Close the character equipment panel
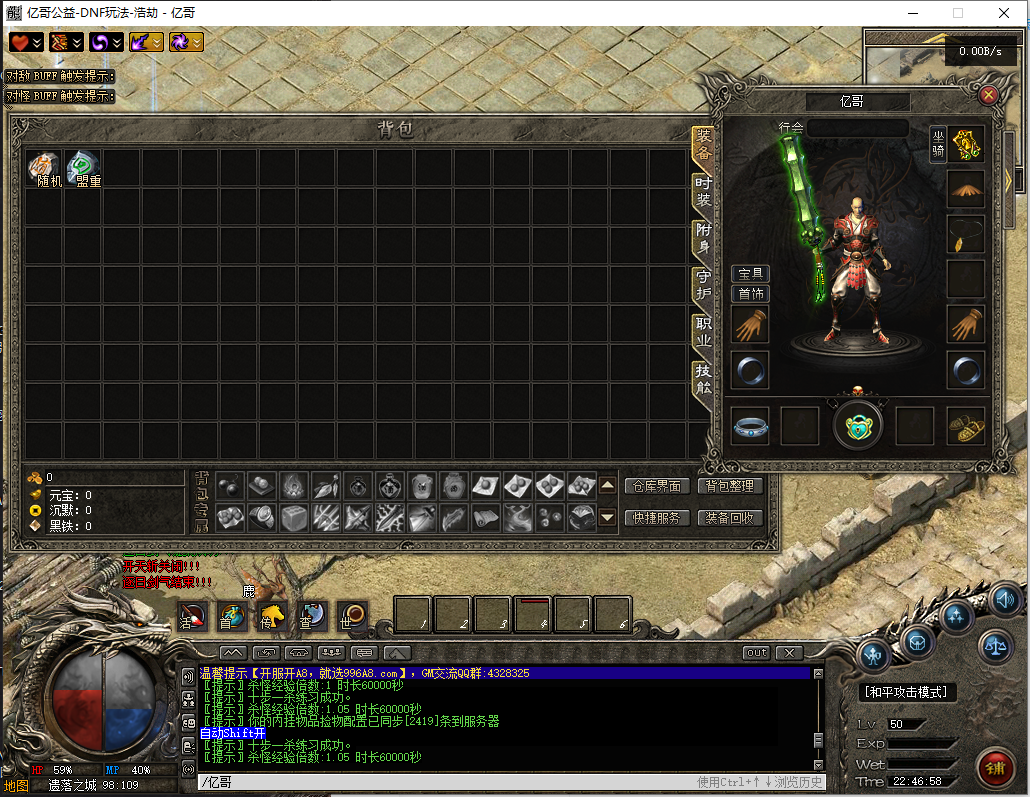Screen dimensions: 1030x797 pos(988,95)
